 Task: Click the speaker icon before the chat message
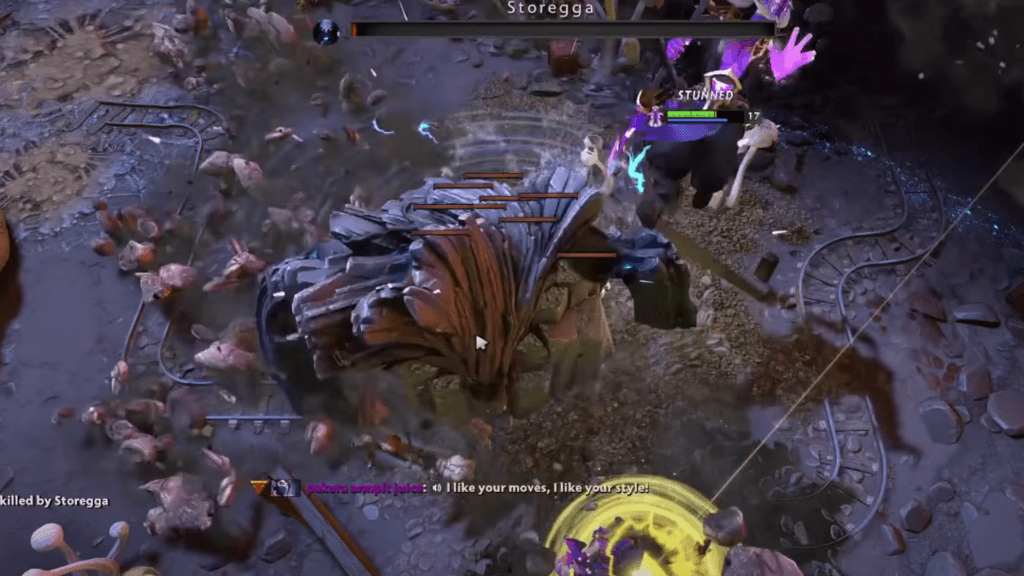[x=437, y=488]
